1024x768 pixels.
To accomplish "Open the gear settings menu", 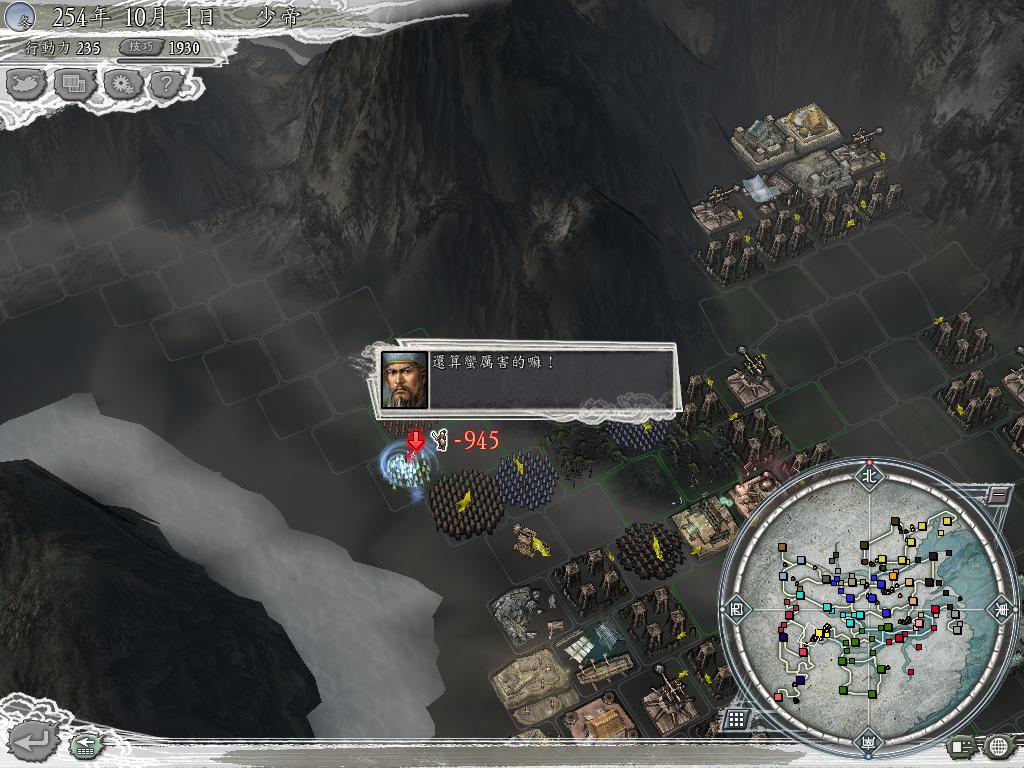I will coord(121,84).
